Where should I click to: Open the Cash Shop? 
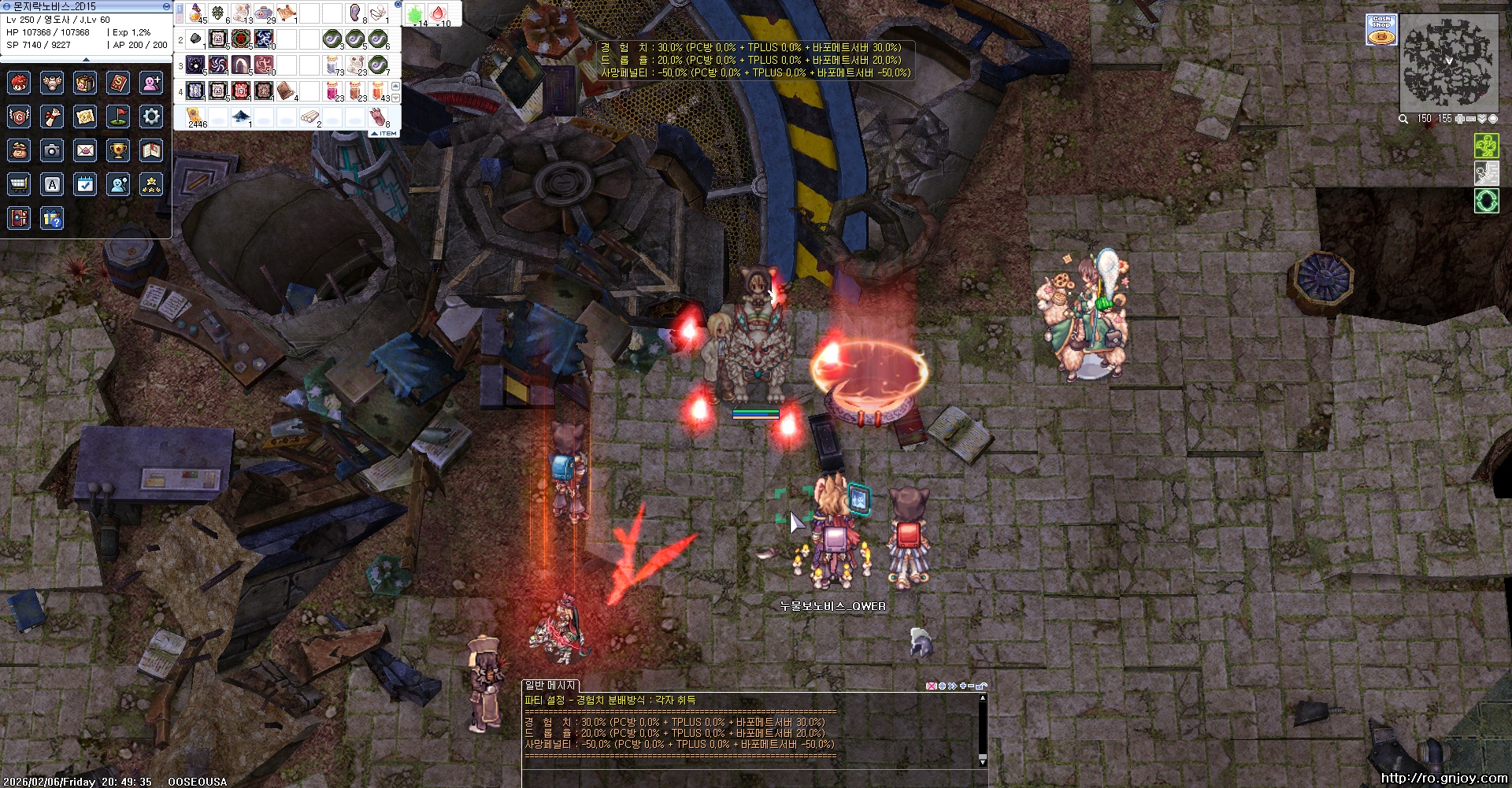(1381, 29)
